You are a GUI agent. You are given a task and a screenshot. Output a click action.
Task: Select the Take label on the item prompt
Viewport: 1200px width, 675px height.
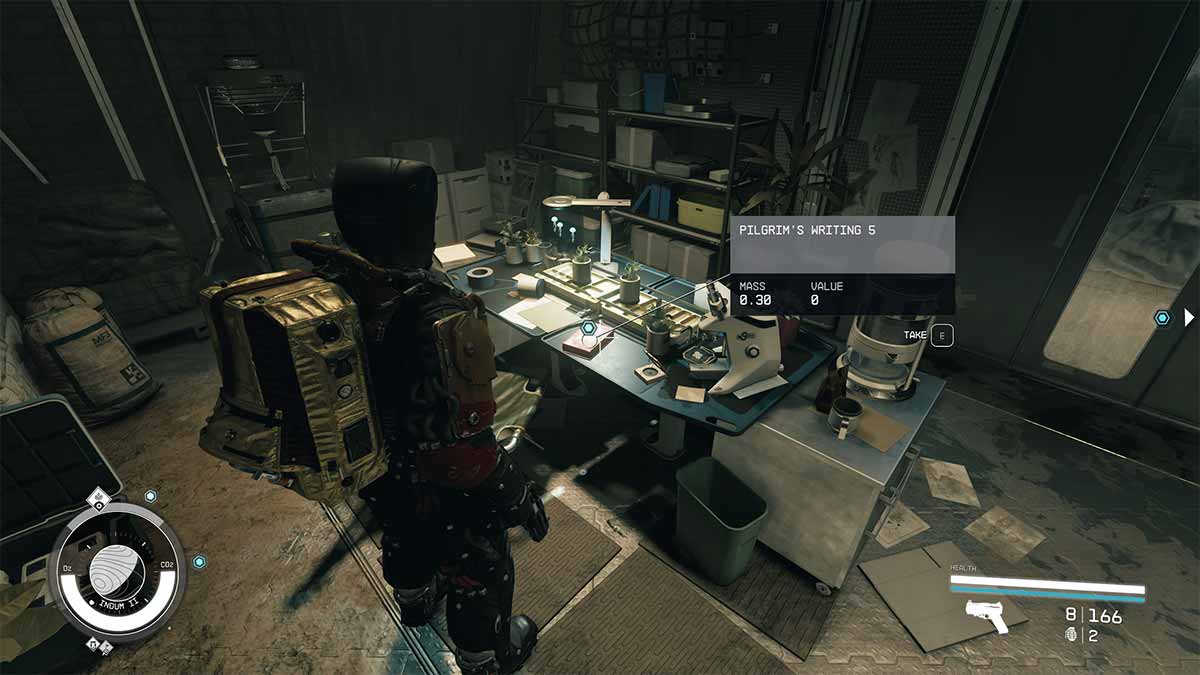914,335
